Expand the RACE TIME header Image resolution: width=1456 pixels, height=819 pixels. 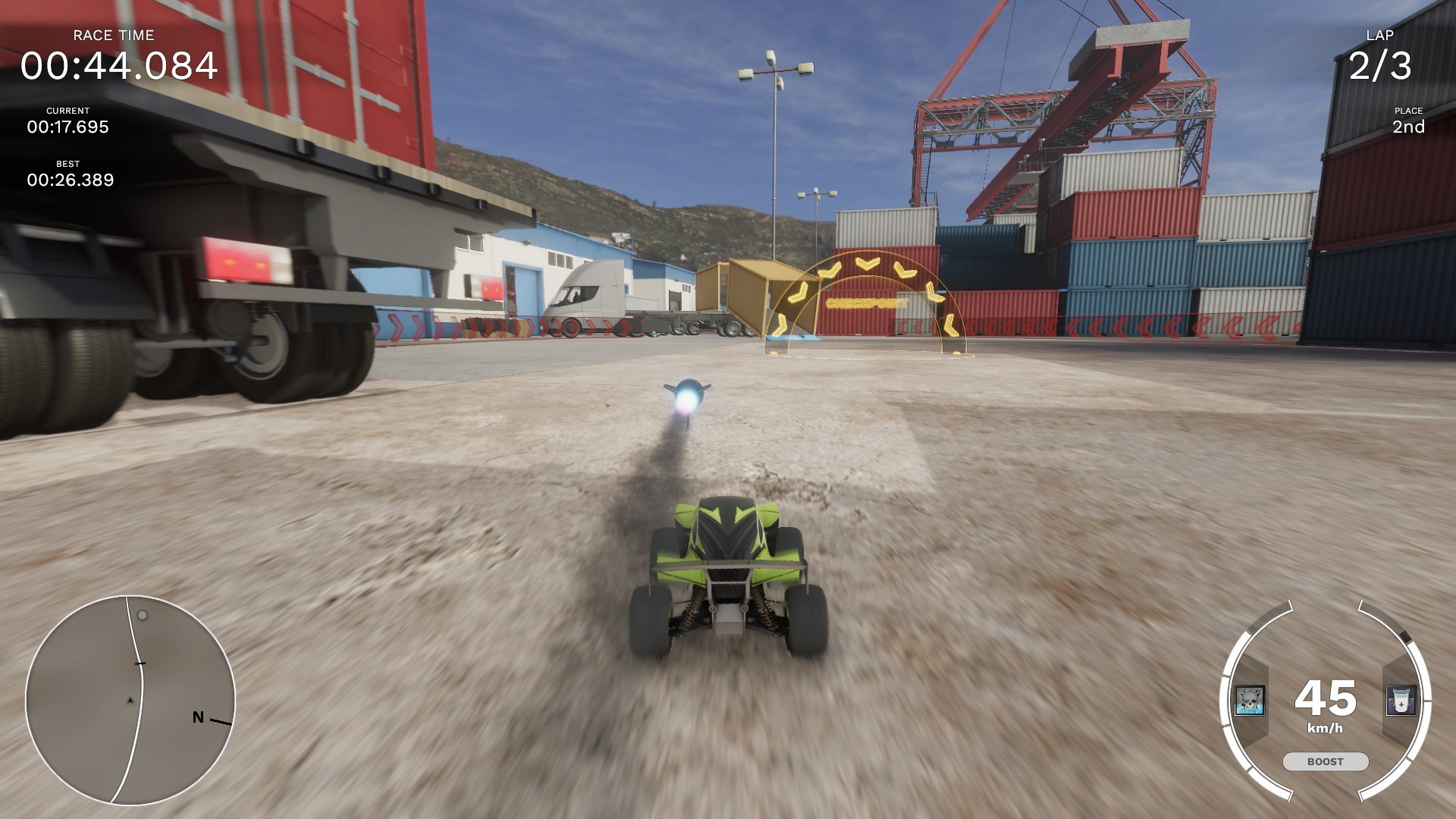click(112, 35)
